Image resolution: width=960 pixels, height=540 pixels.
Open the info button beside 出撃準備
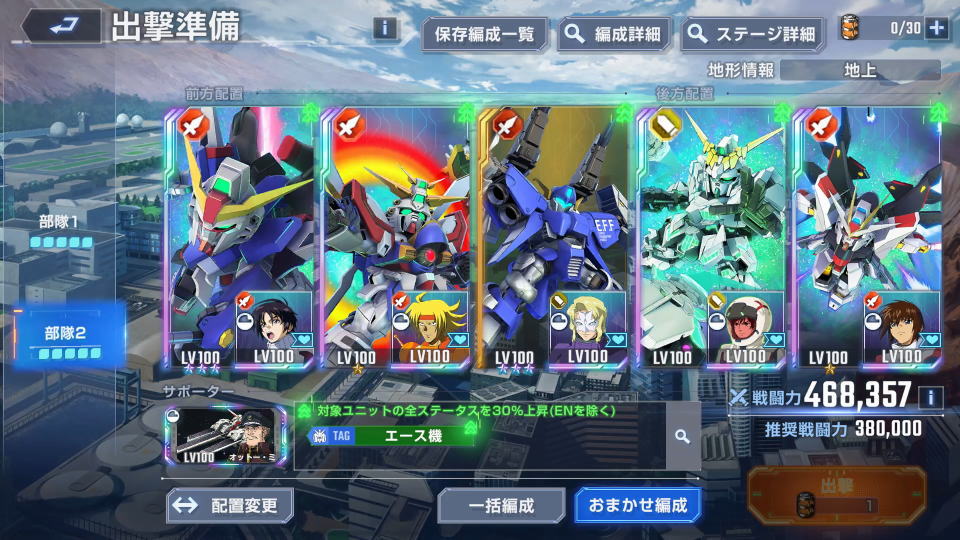[x=385, y=28]
